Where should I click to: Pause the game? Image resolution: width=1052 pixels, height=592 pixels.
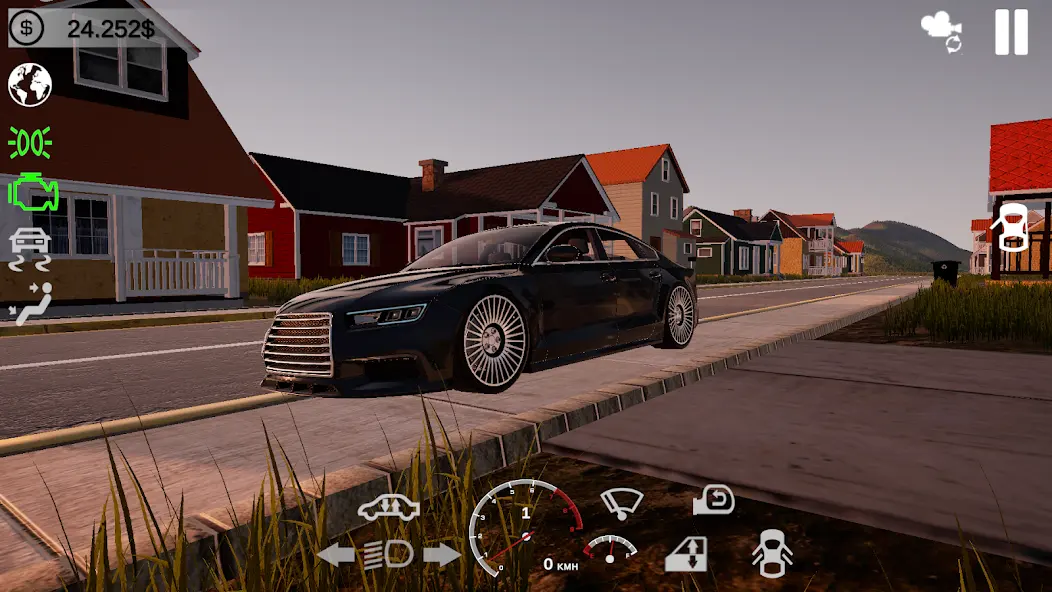click(1011, 32)
